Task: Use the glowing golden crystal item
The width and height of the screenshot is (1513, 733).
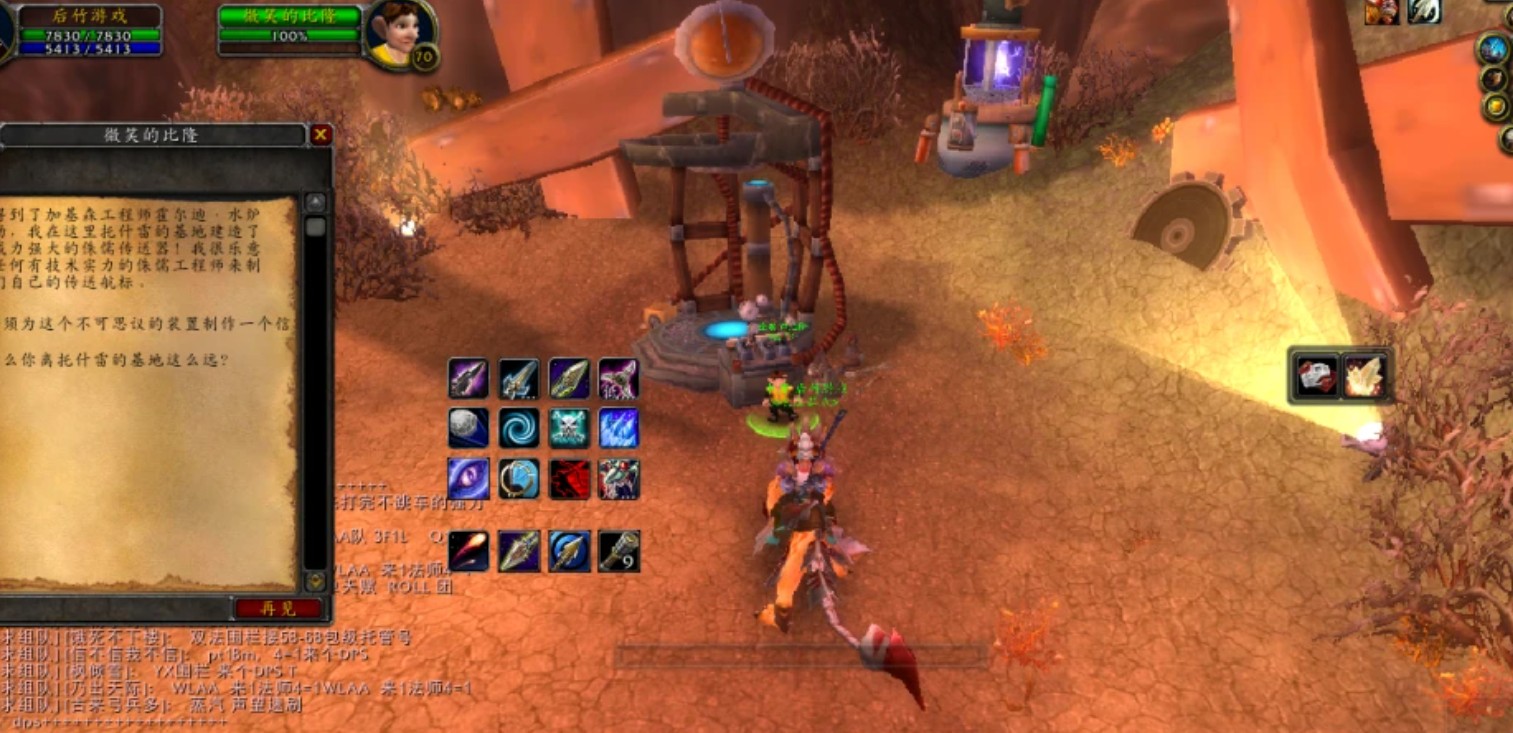Action: pyautogui.click(x=1364, y=377)
